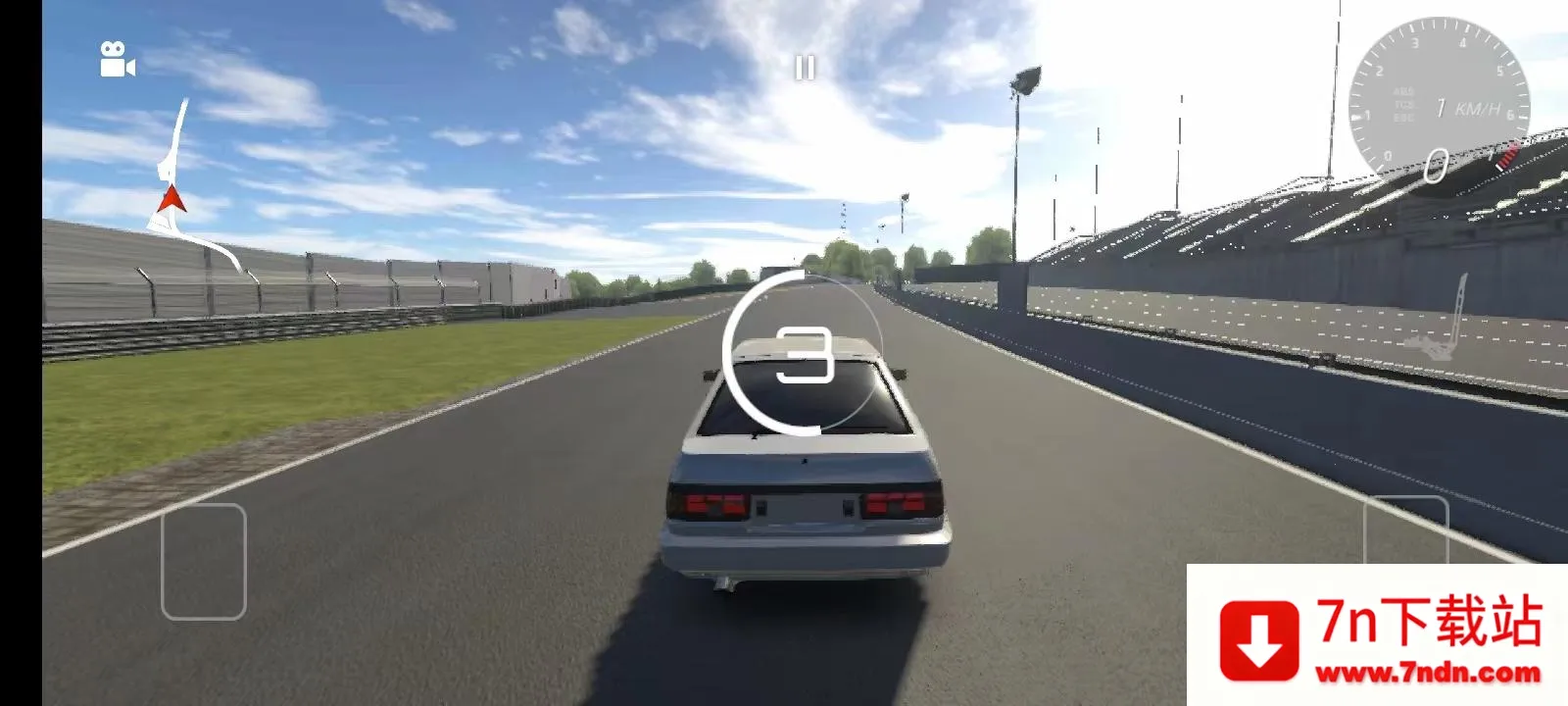Click the ABS indicator on the tachometer
Viewport: 1568px width, 706px height.
point(1405,91)
